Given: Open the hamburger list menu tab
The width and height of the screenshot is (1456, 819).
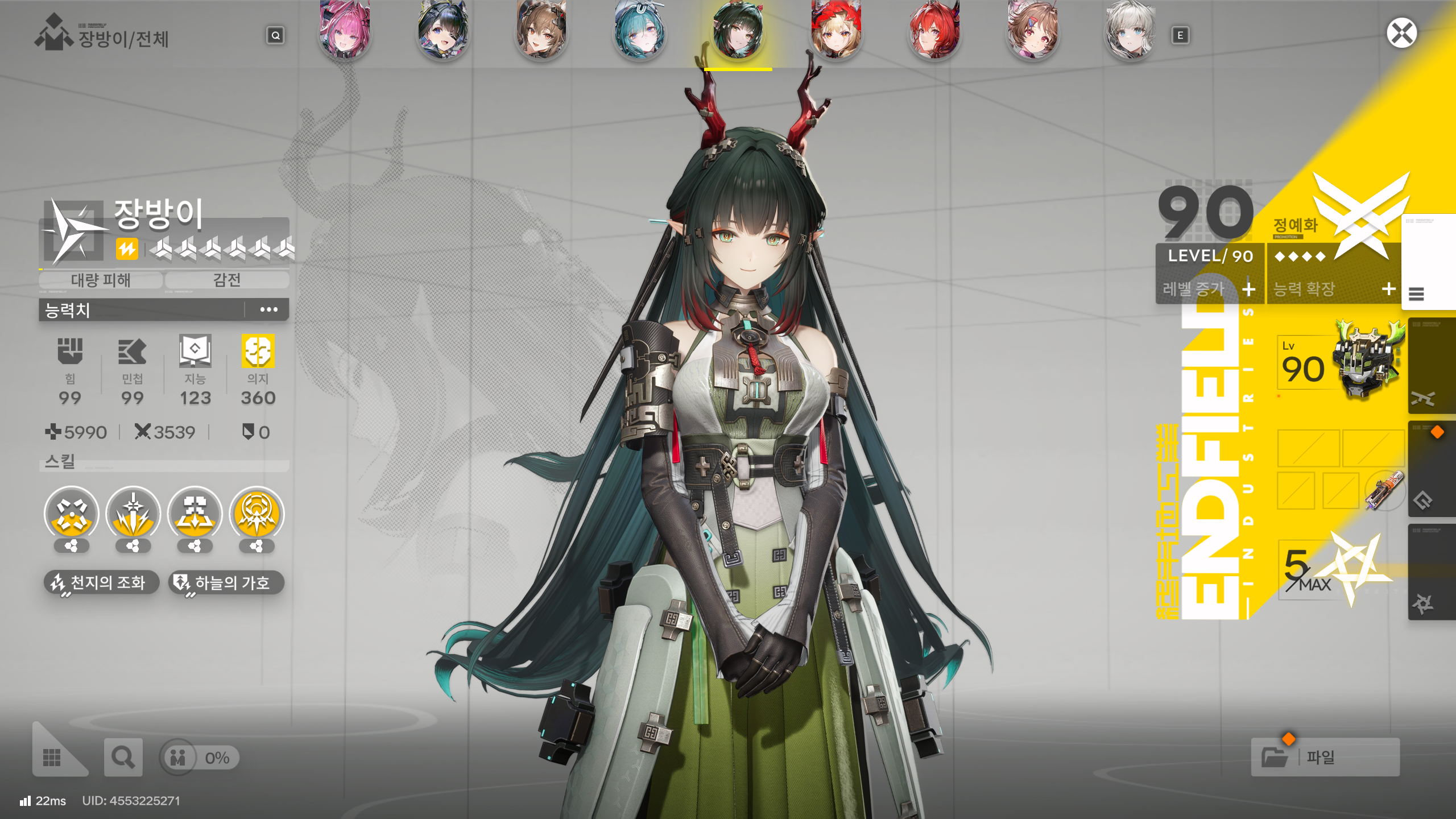Looking at the screenshot, I should [1416, 294].
